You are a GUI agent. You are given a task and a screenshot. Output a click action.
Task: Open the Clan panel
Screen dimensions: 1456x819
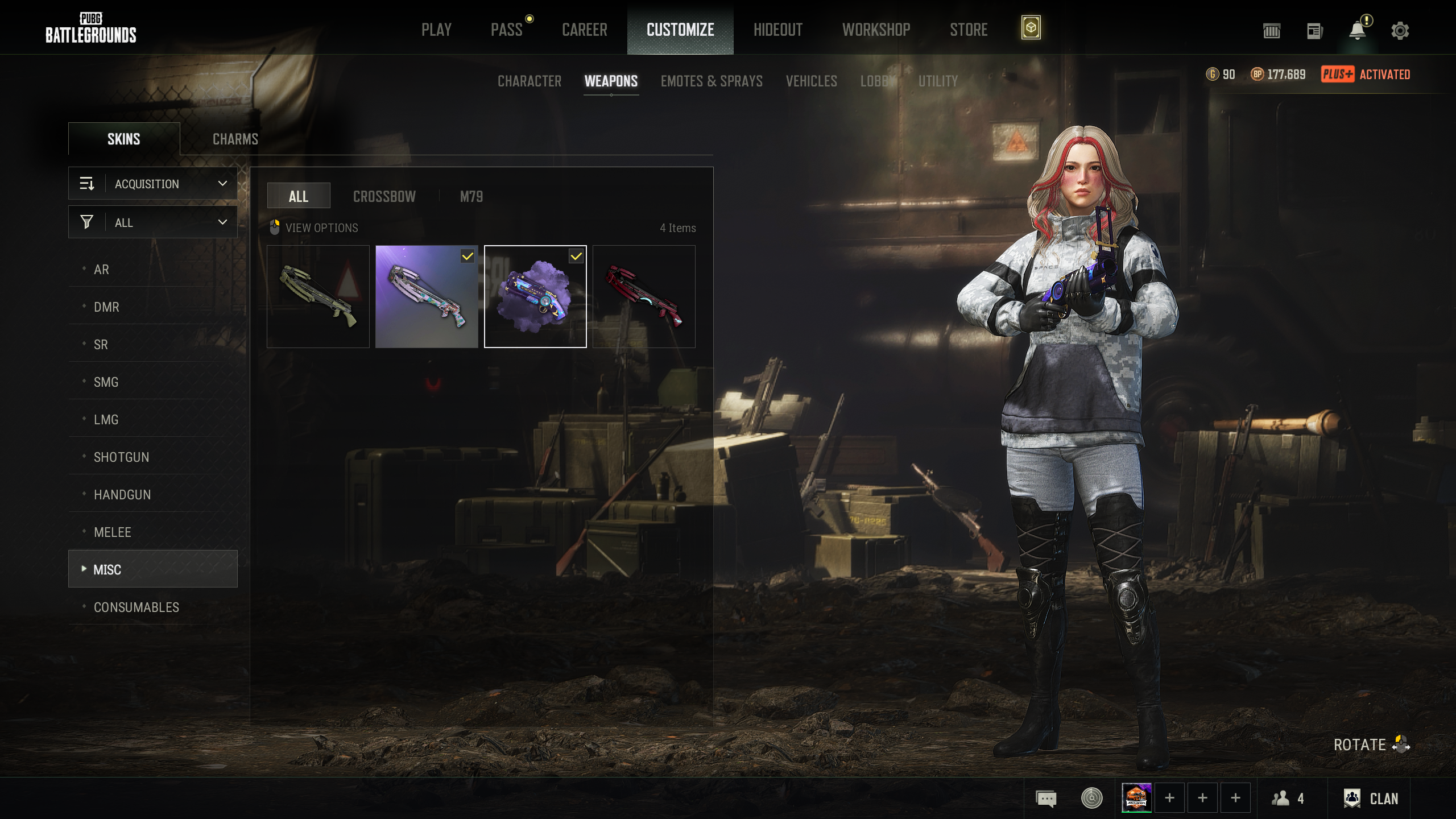(x=1371, y=799)
